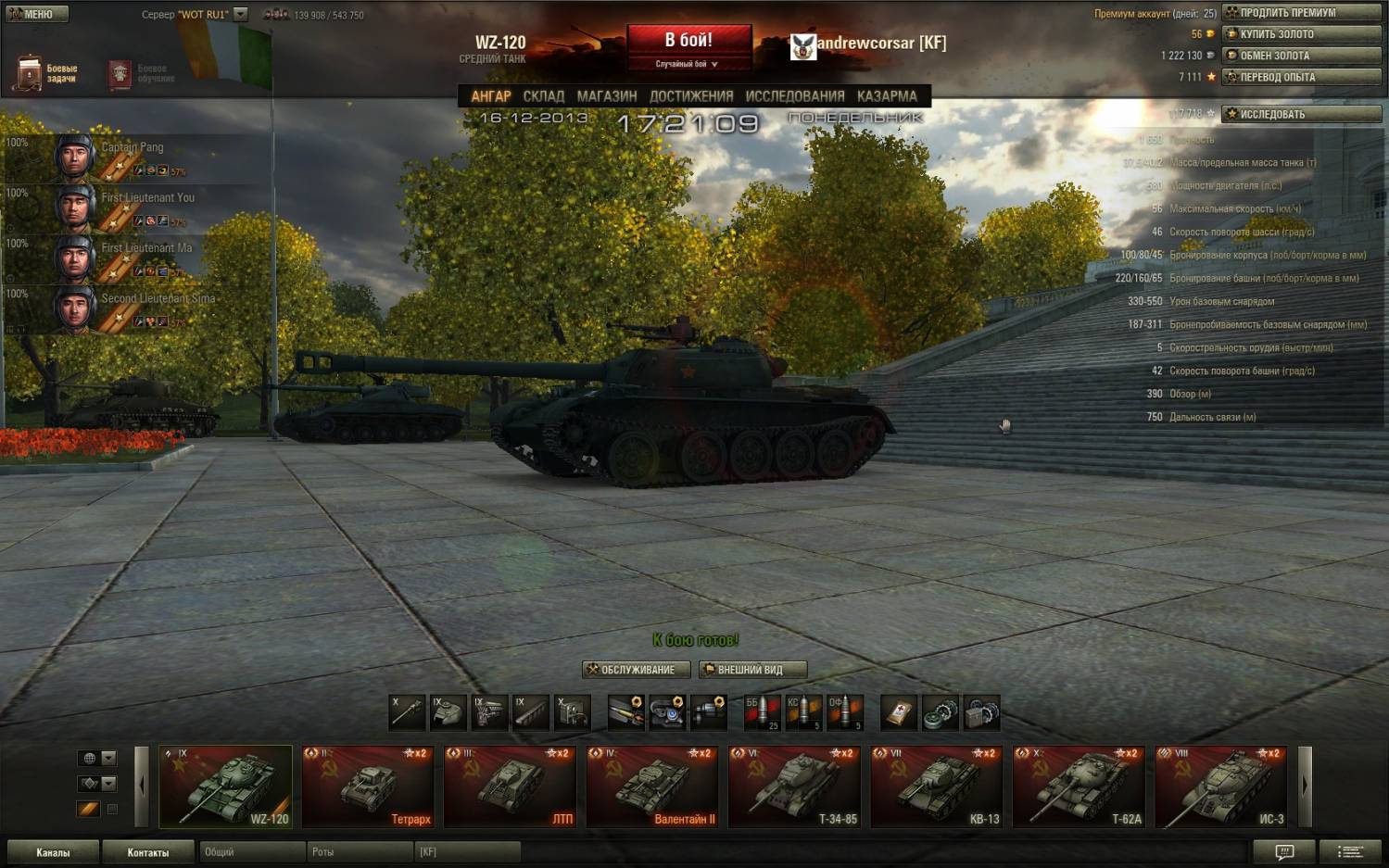The height and width of the screenshot is (868, 1389).
Task: Open the Контакты list
Action: 148,852
